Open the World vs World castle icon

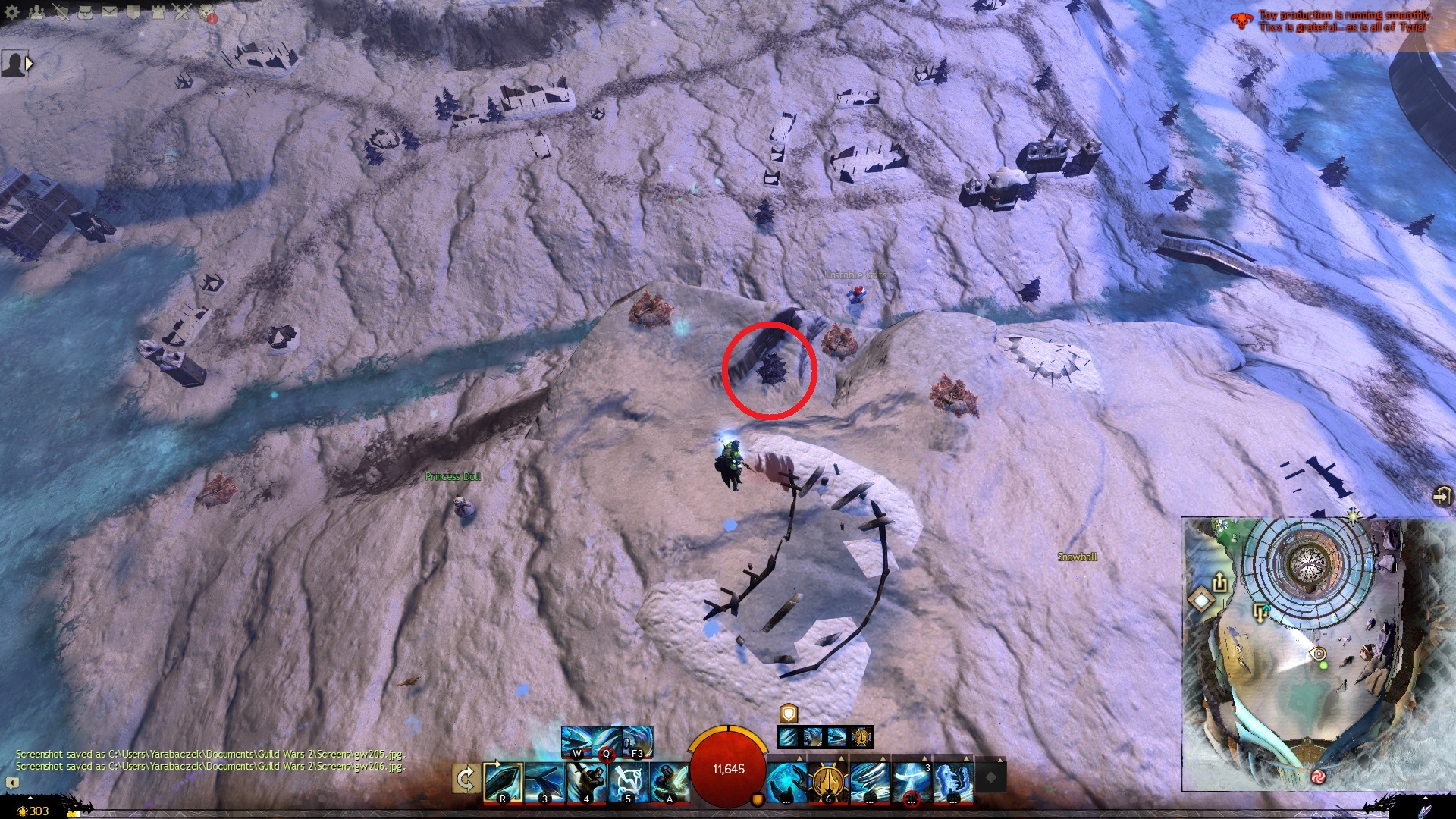[x=158, y=11]
